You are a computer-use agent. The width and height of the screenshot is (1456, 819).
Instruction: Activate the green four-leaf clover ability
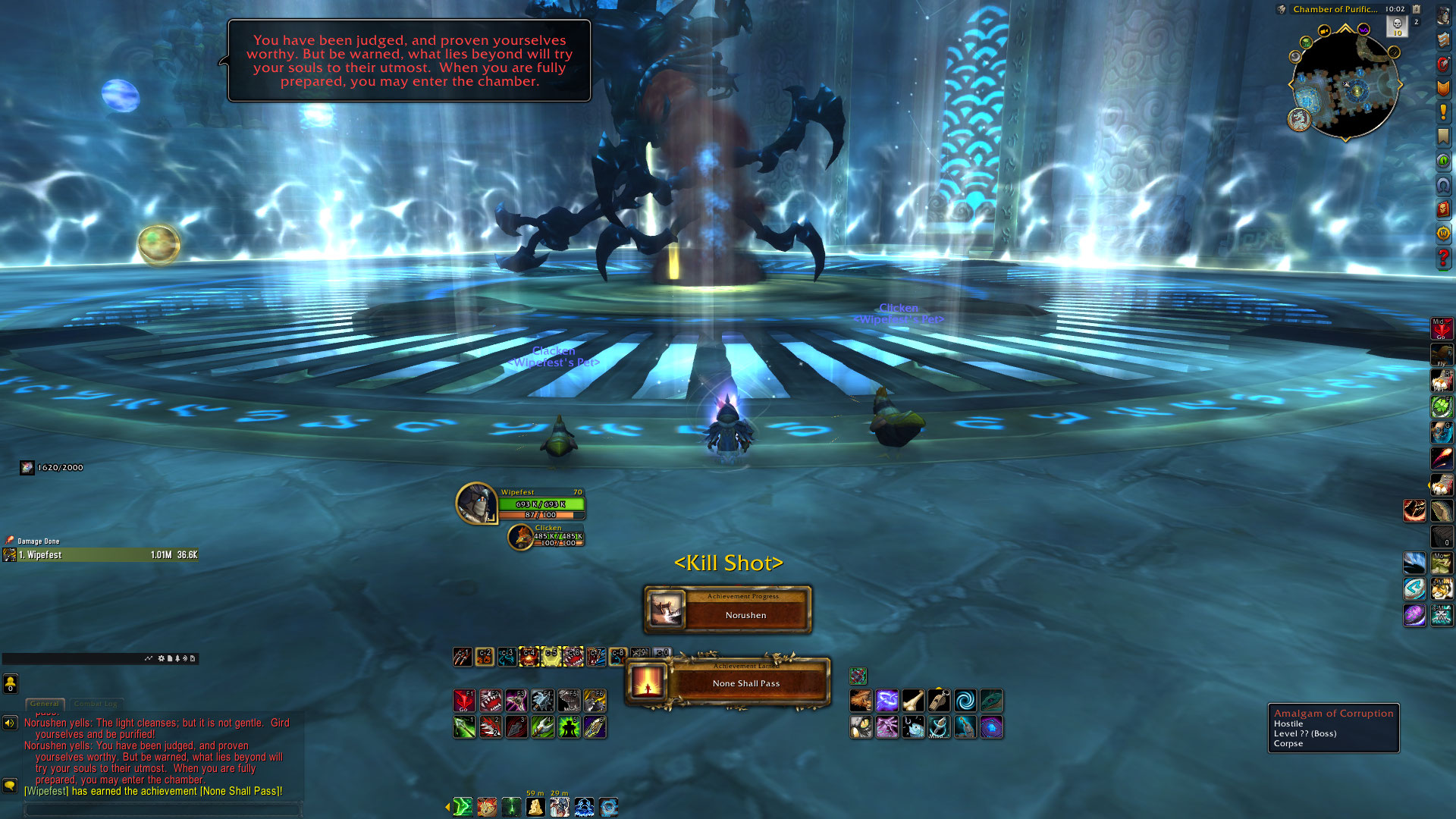pyautogui.click(x=1442, y=407)
